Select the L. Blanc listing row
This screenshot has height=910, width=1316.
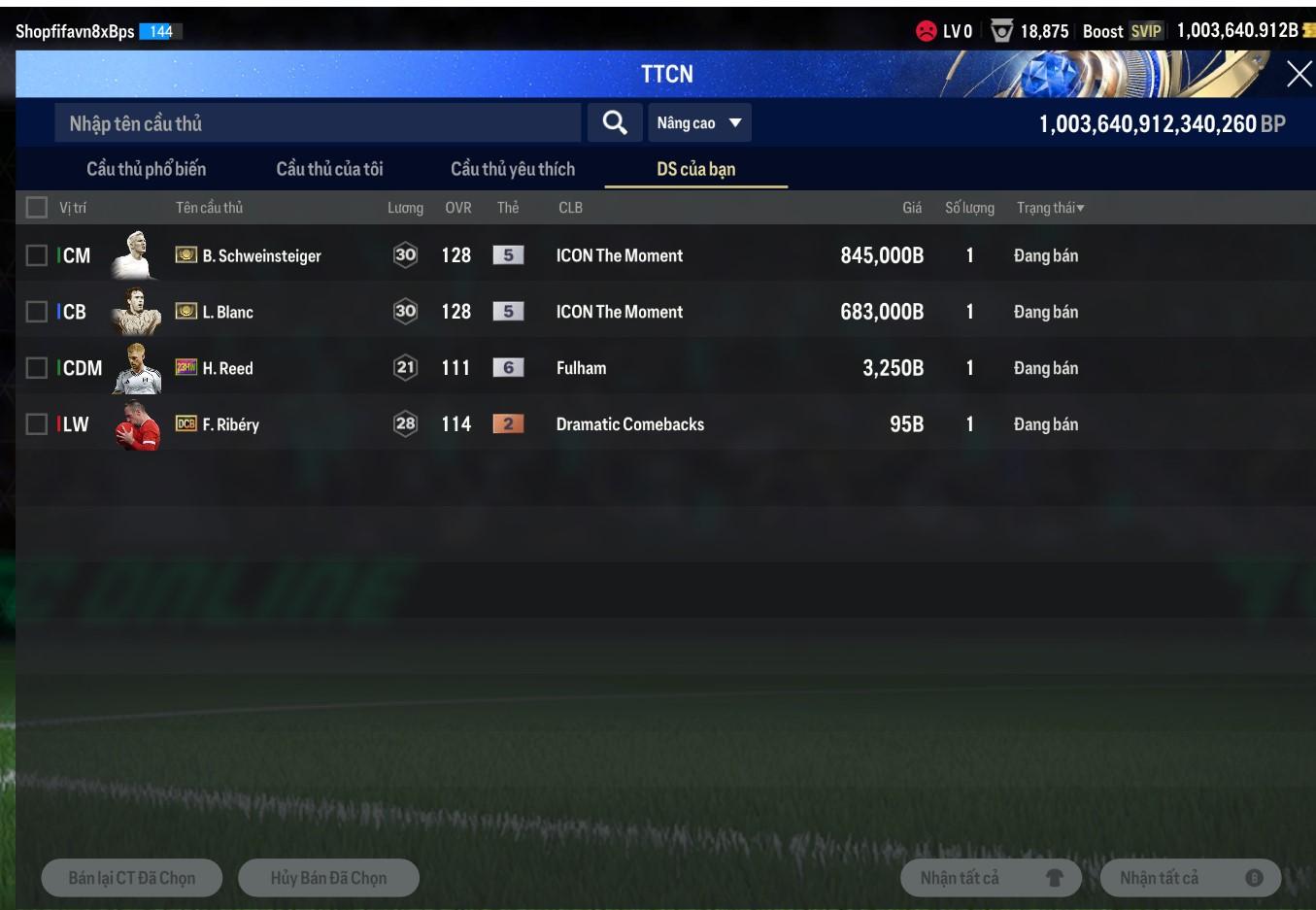pyautogui.click(x=622, y=312)
